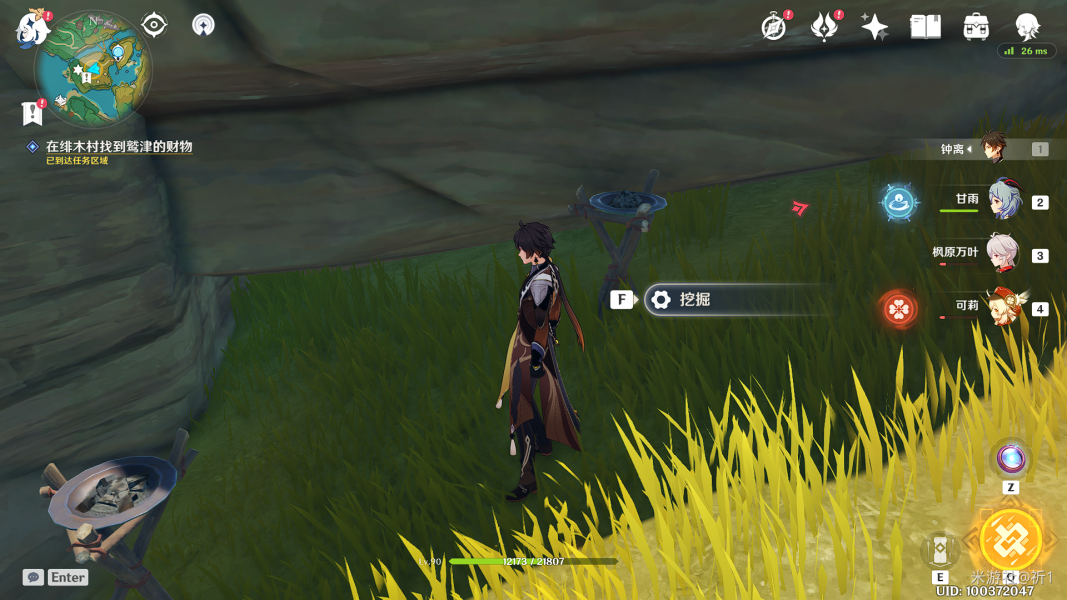The height and width of the screenshot is (600, 1067).
Task: Open the battle pass icon
Action: pos(824,27)
